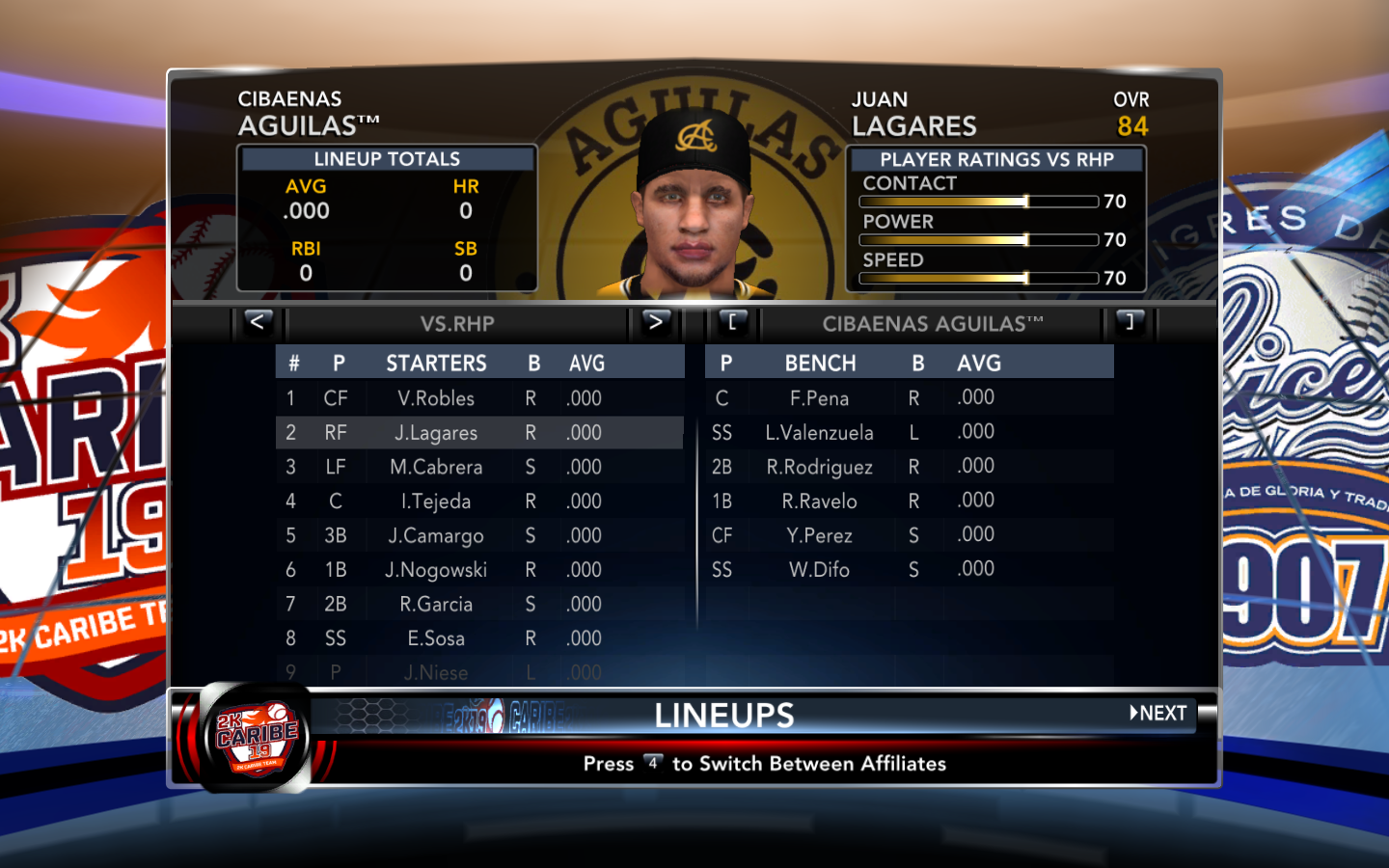Choose L.Valenzuela from the bench
Viewport: 1389px width, 868px height.
pyautogui.click(x=820, y=433)
